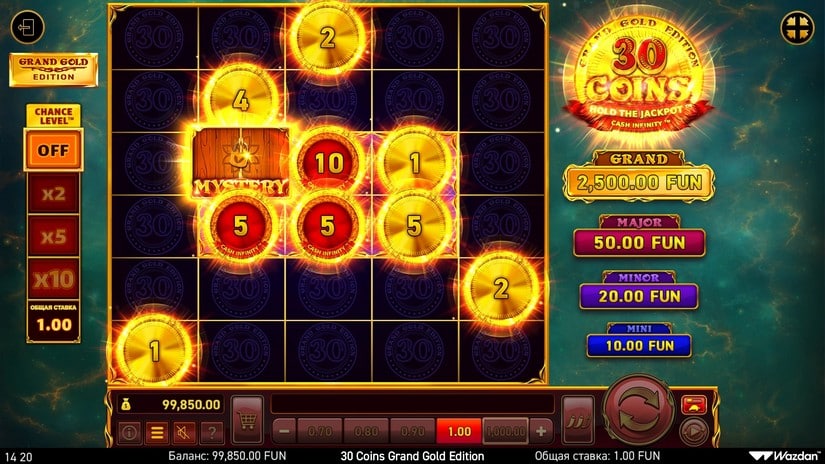This screenshot has width=825, height=464.
Task: Select the x2 Chance Level
Action: 53,194
